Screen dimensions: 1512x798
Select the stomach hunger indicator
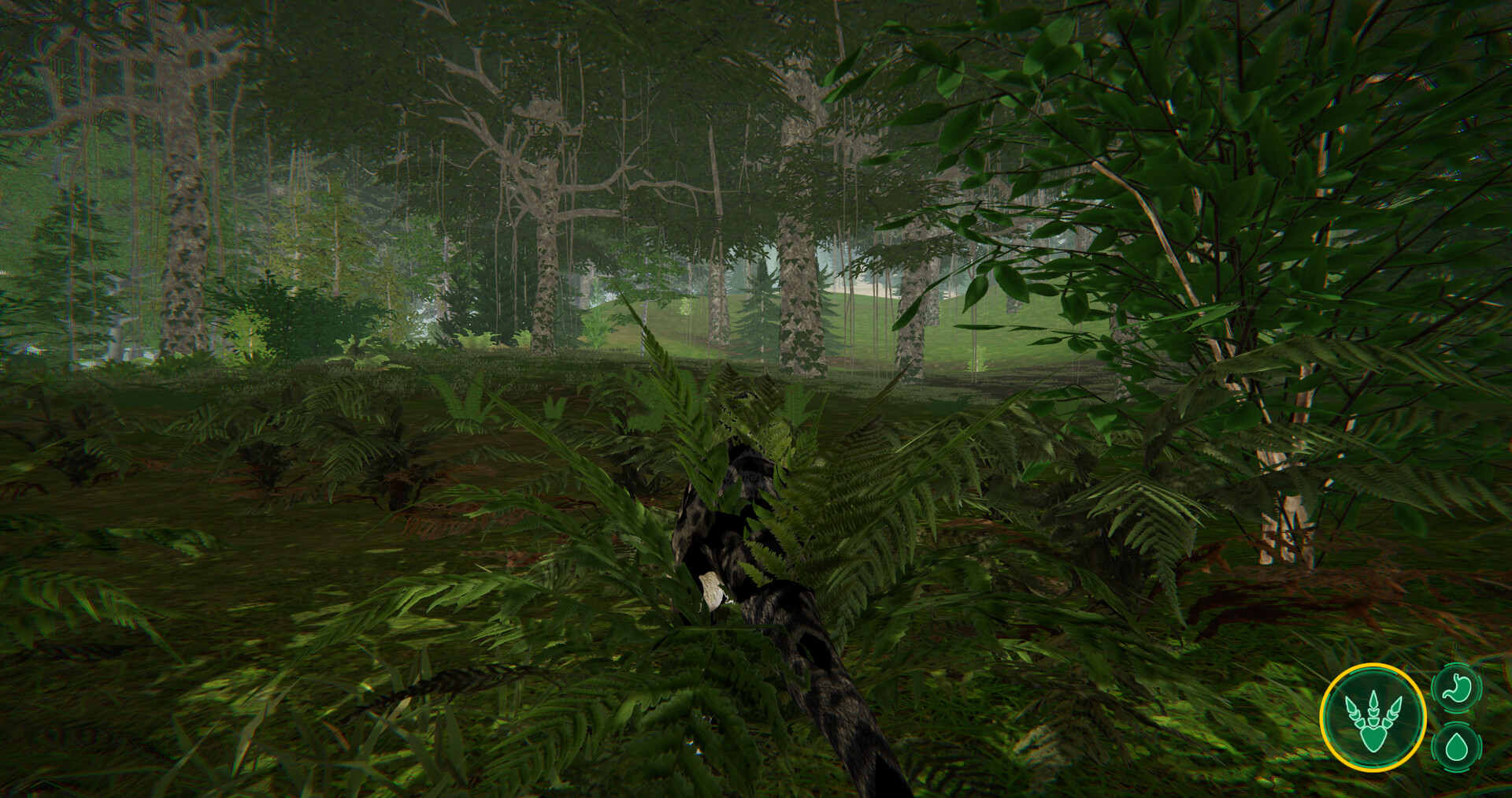(1457, 687)
